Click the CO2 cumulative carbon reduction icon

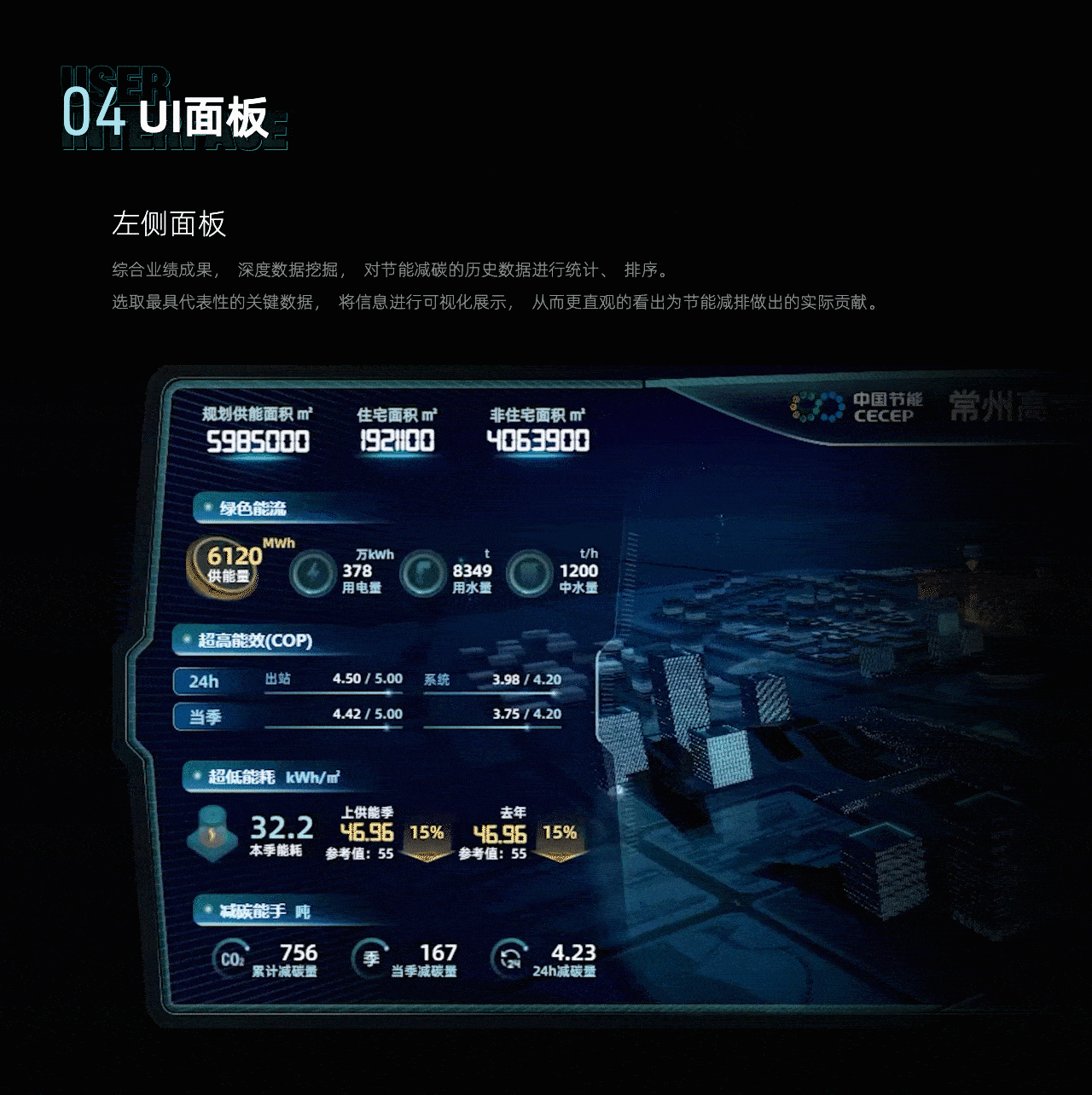tap(231, 958)
